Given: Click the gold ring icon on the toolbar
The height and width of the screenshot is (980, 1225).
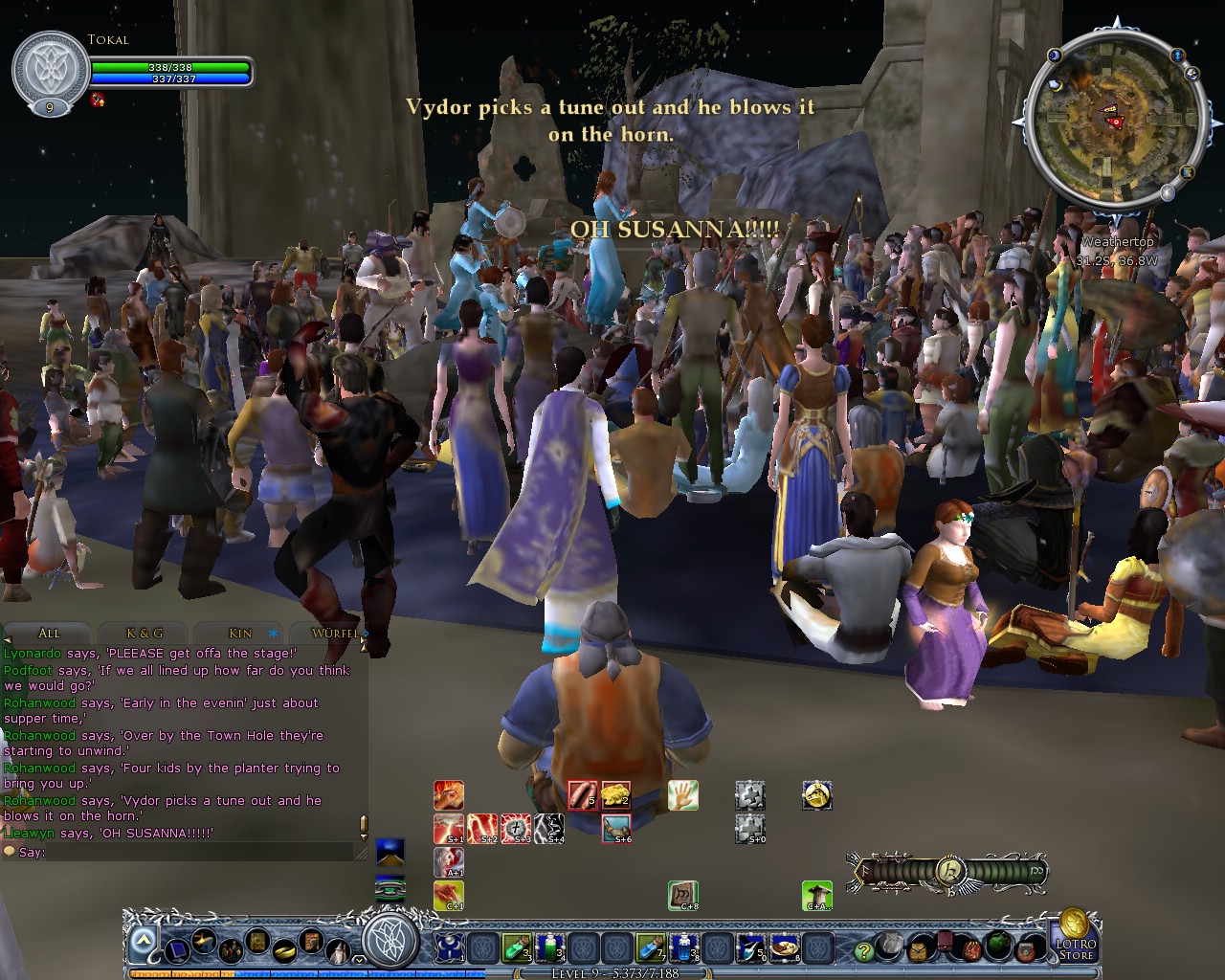Looking at the screenshot, I should pos(284,951).
